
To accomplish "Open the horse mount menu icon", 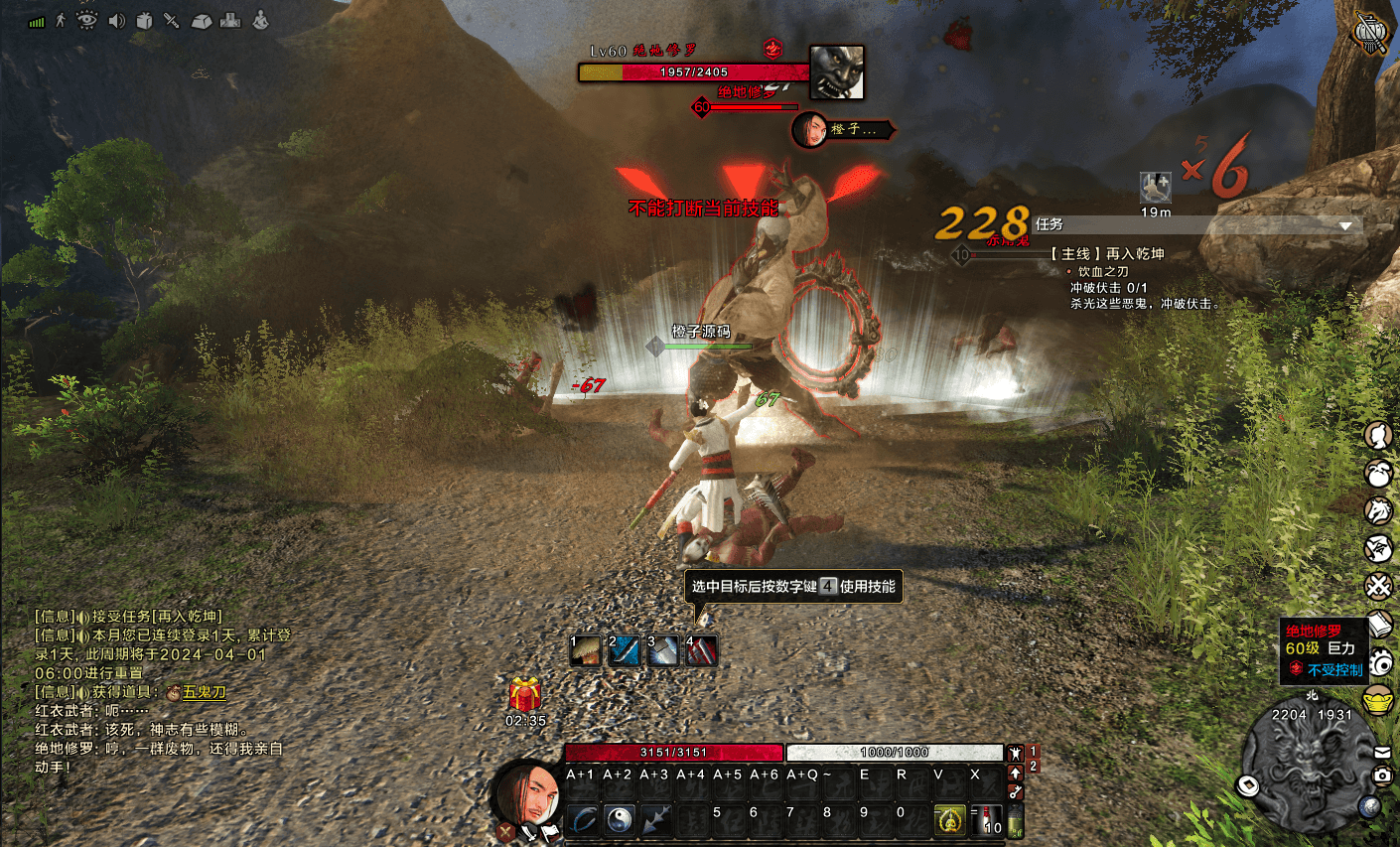I will pos(1378,510).
